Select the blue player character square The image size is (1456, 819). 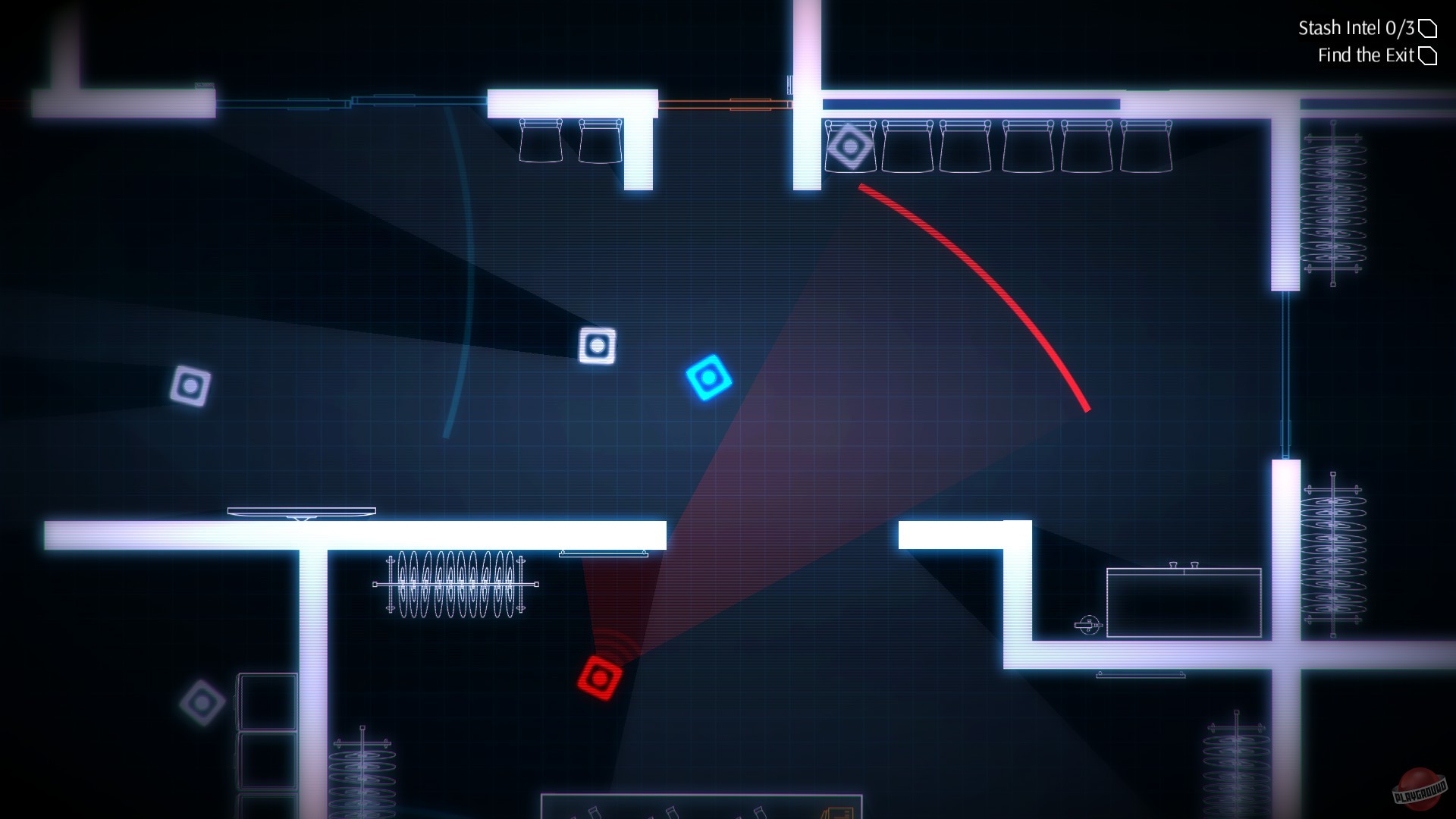710,378
